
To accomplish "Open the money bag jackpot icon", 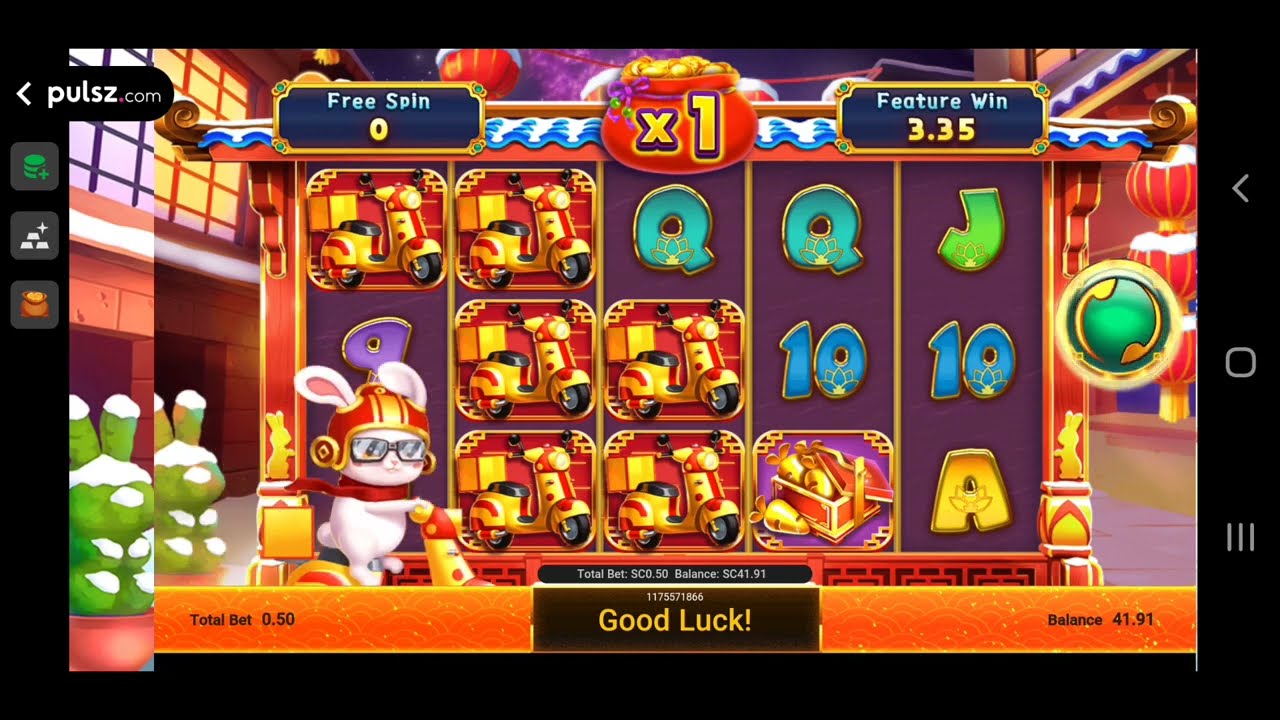I will pyautogui.click(x=34, y=304).
